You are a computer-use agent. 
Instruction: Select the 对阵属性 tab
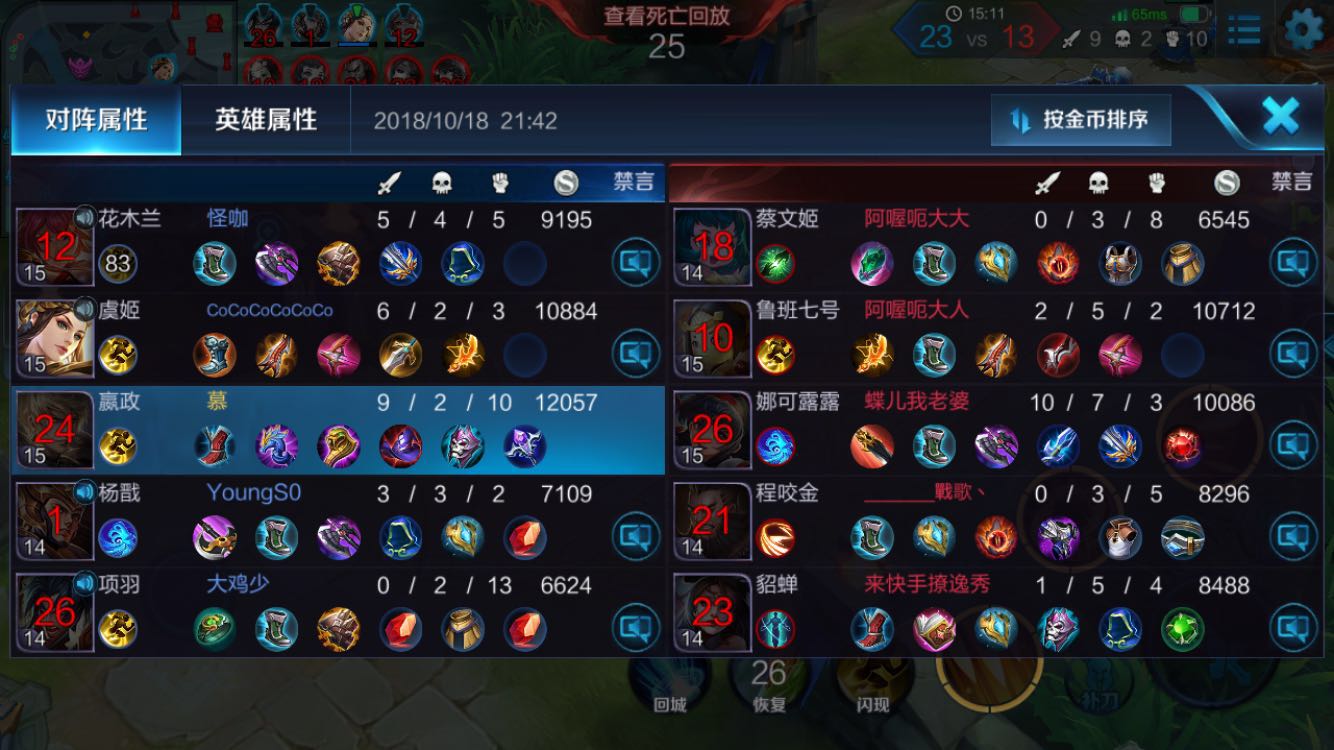(96, 120)
